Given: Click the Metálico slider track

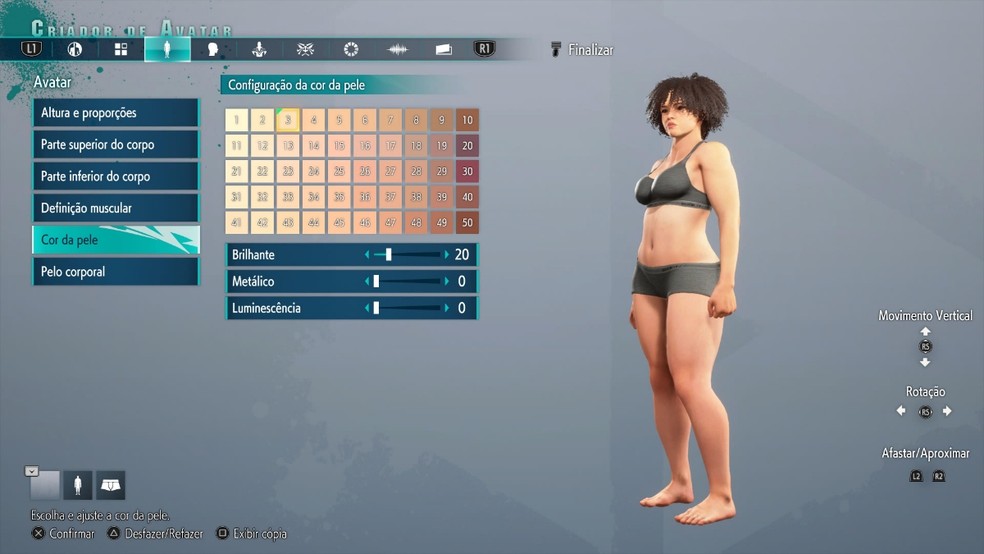Looking at the screenshot, I should pos(406,282).
